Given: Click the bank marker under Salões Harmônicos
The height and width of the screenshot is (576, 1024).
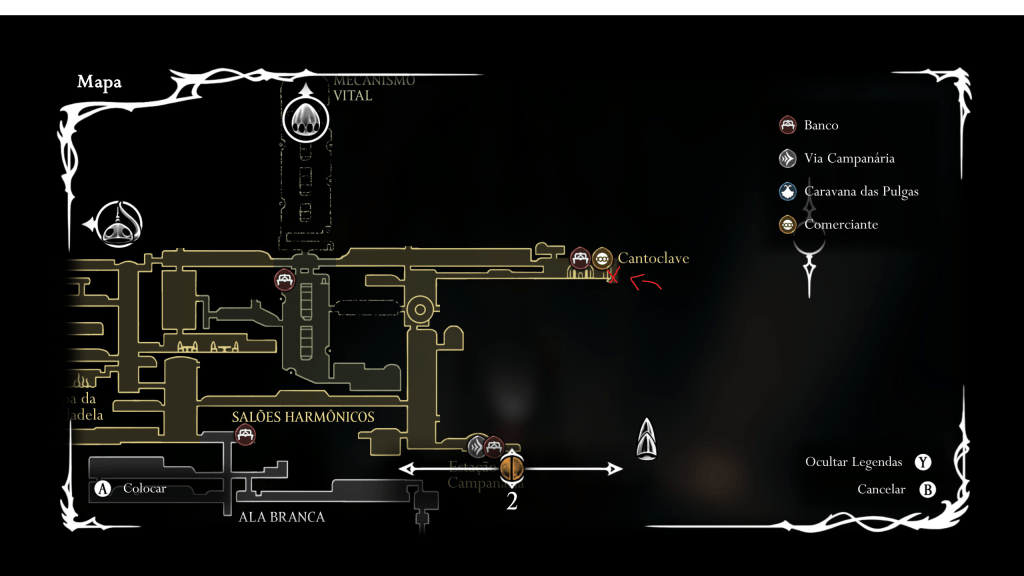Looking at the screenshot, I should pyautogui.click(x=245, y=434).
